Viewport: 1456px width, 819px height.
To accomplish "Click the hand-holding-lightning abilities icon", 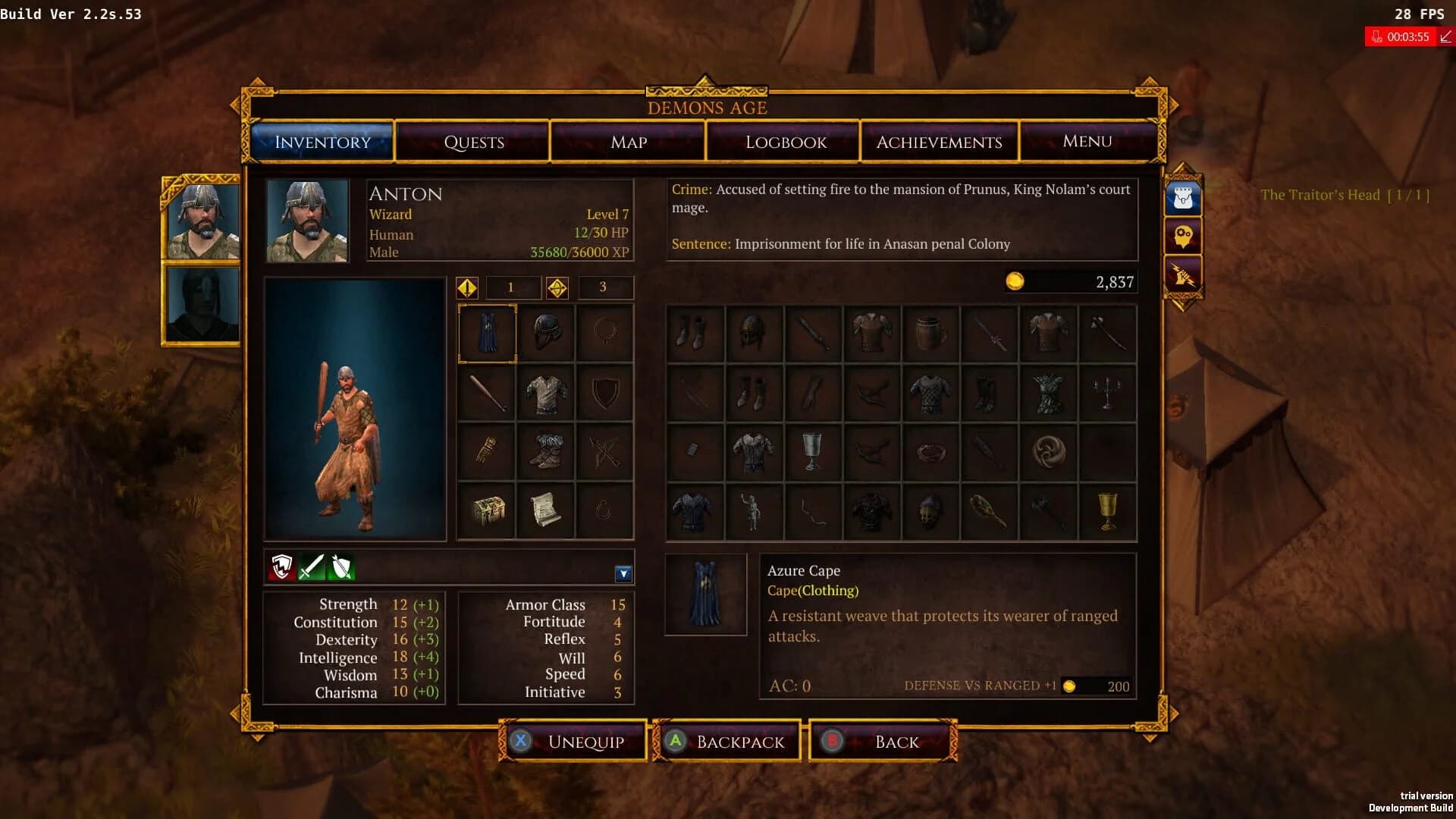I will tap(1183, 275).
